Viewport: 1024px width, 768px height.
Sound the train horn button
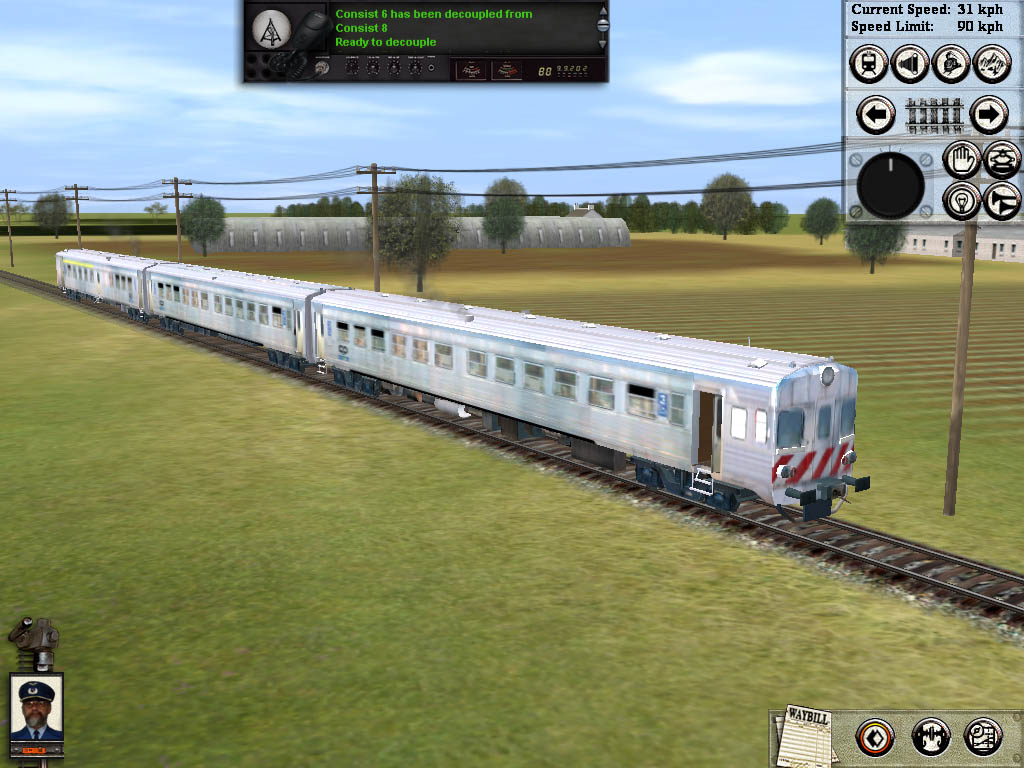[1002, 201]
